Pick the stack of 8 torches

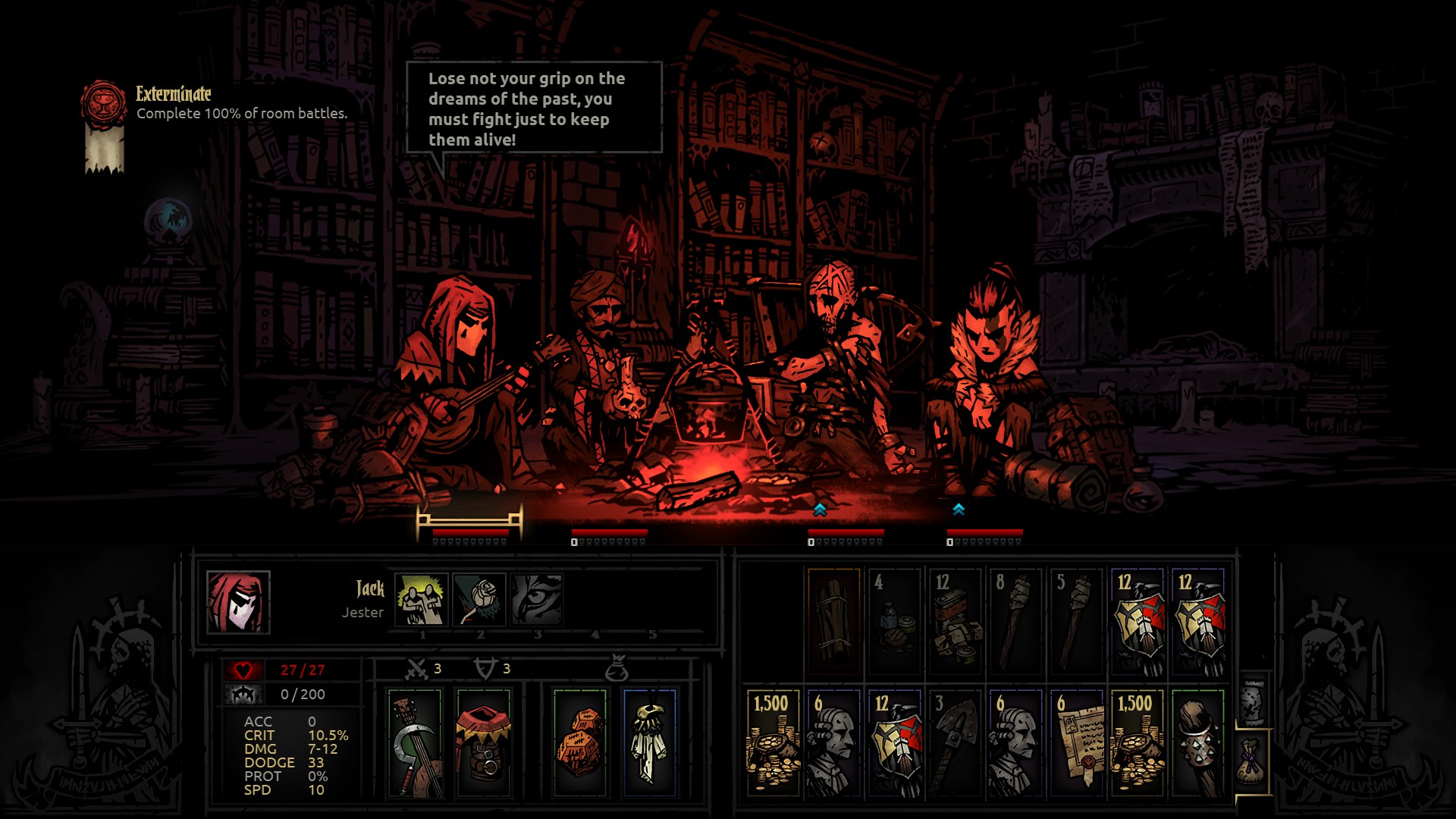pos(1016,622)
